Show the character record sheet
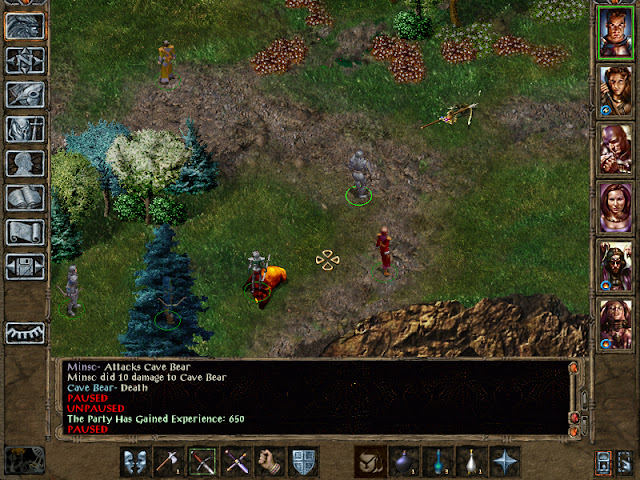Image resolution: width=640 pixels, height=480 pixels. coord(25,163)
